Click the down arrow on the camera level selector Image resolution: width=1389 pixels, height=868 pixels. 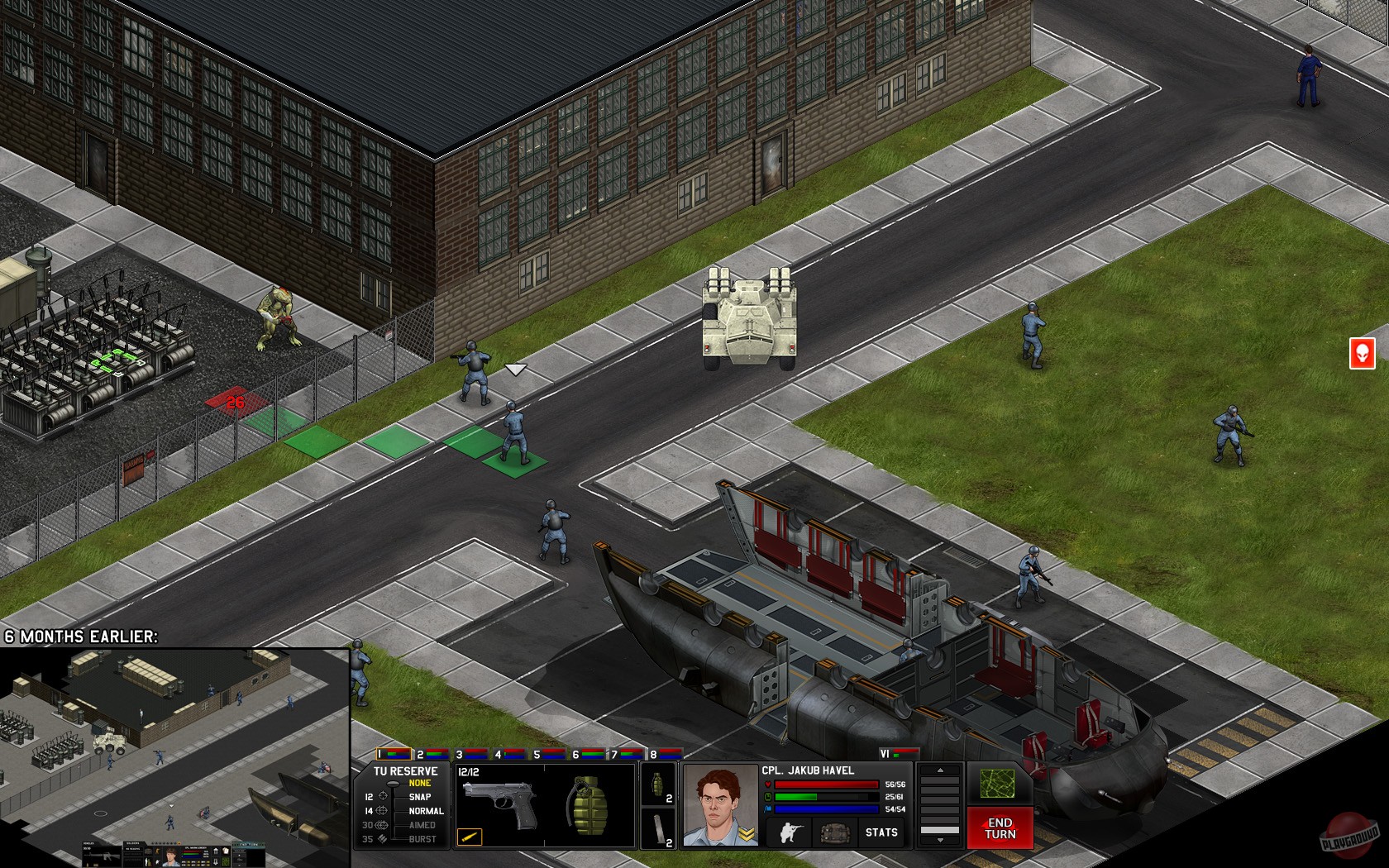click(939, 842)
